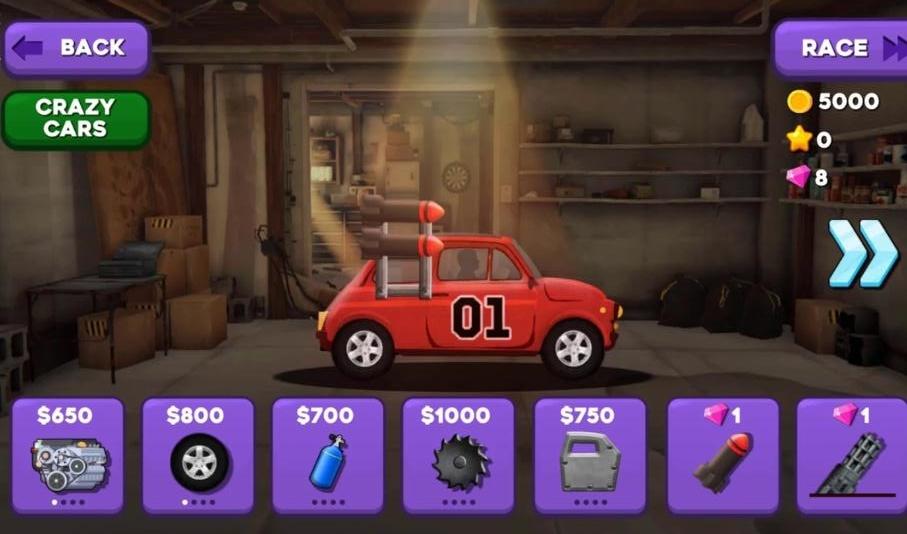The width and height of the screenshot is (907, 534).
Task: Choose the $1000 saw blade upgrade
Action: [458, 455]
